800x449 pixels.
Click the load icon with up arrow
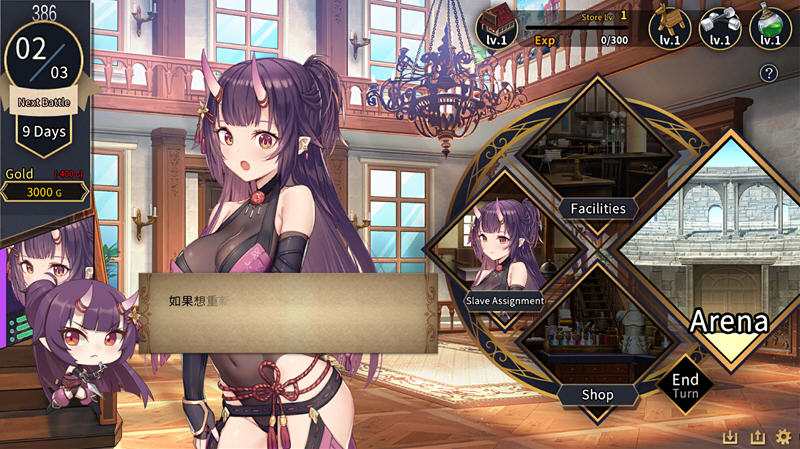point(757,437)
